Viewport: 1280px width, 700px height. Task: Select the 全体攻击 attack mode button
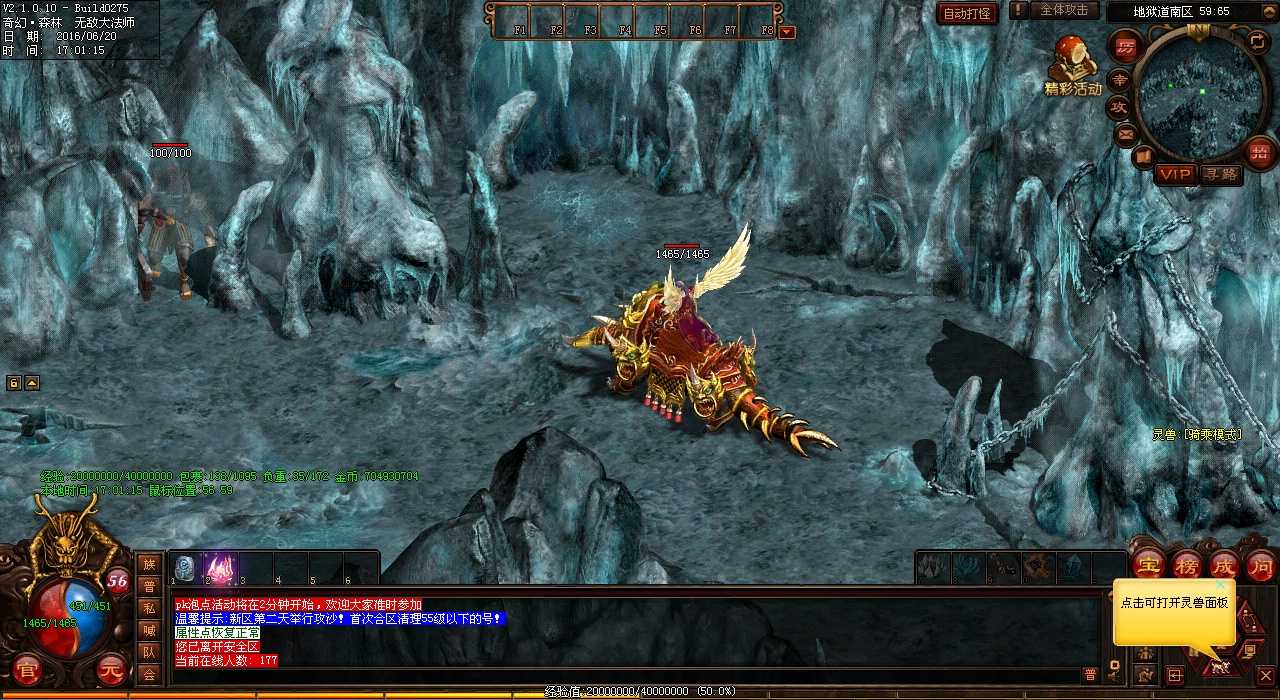click(x=1064, y=10)
